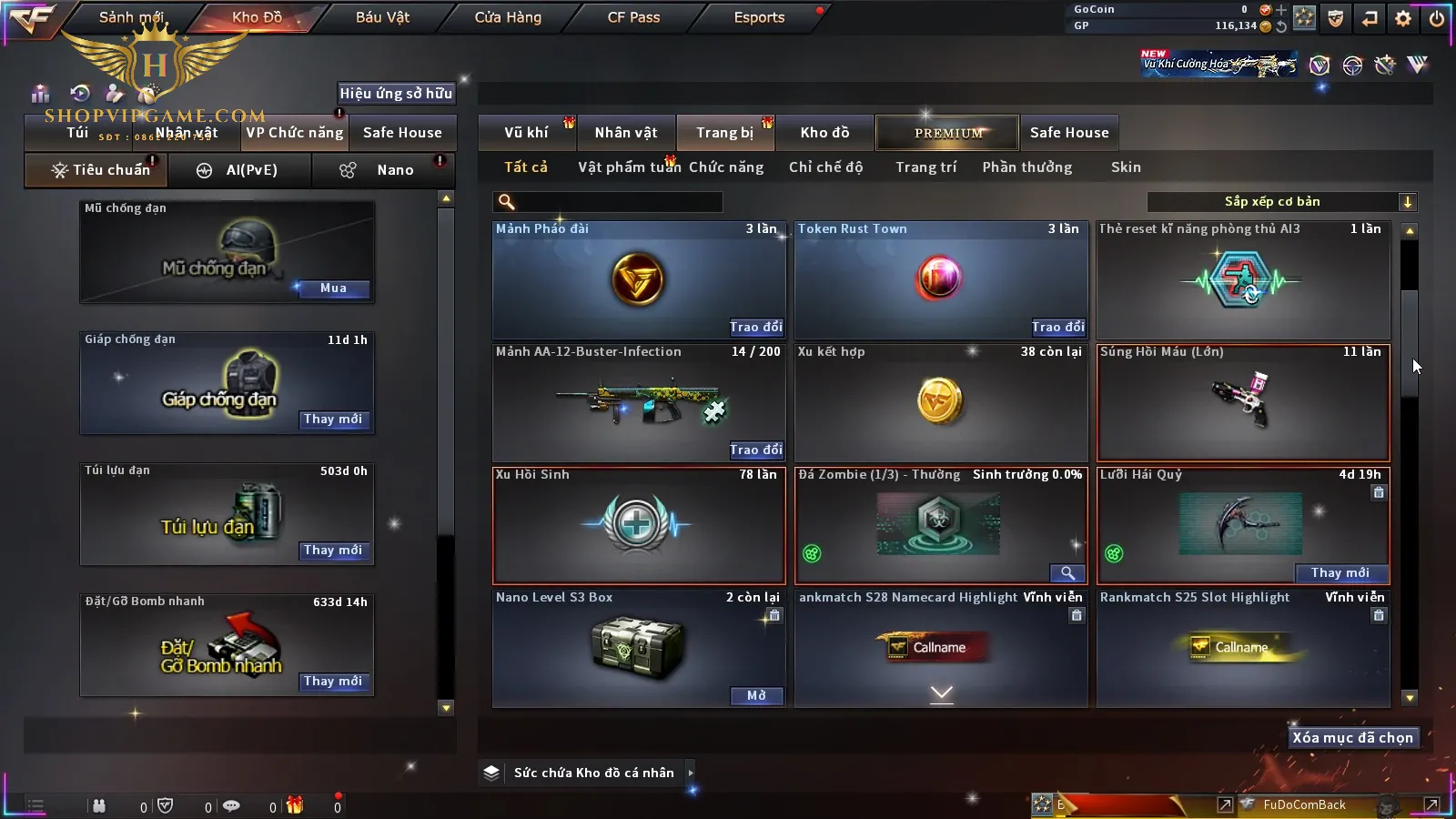
Task: Choose the Súng Hồi Máu (Lớn) item
Action: (x=1243, y=402)
